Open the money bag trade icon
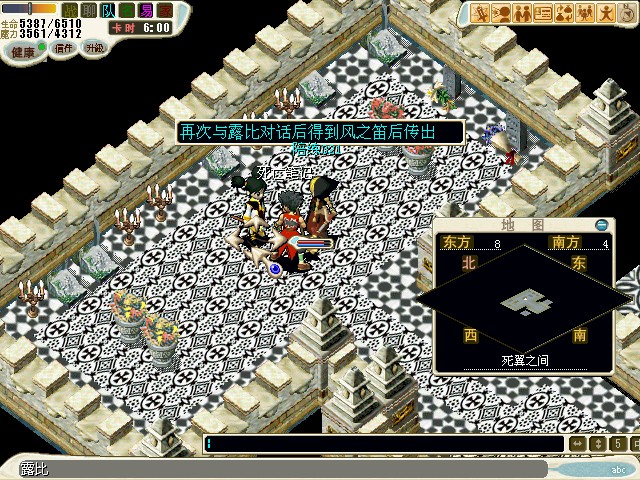 [x=564, y=13]
